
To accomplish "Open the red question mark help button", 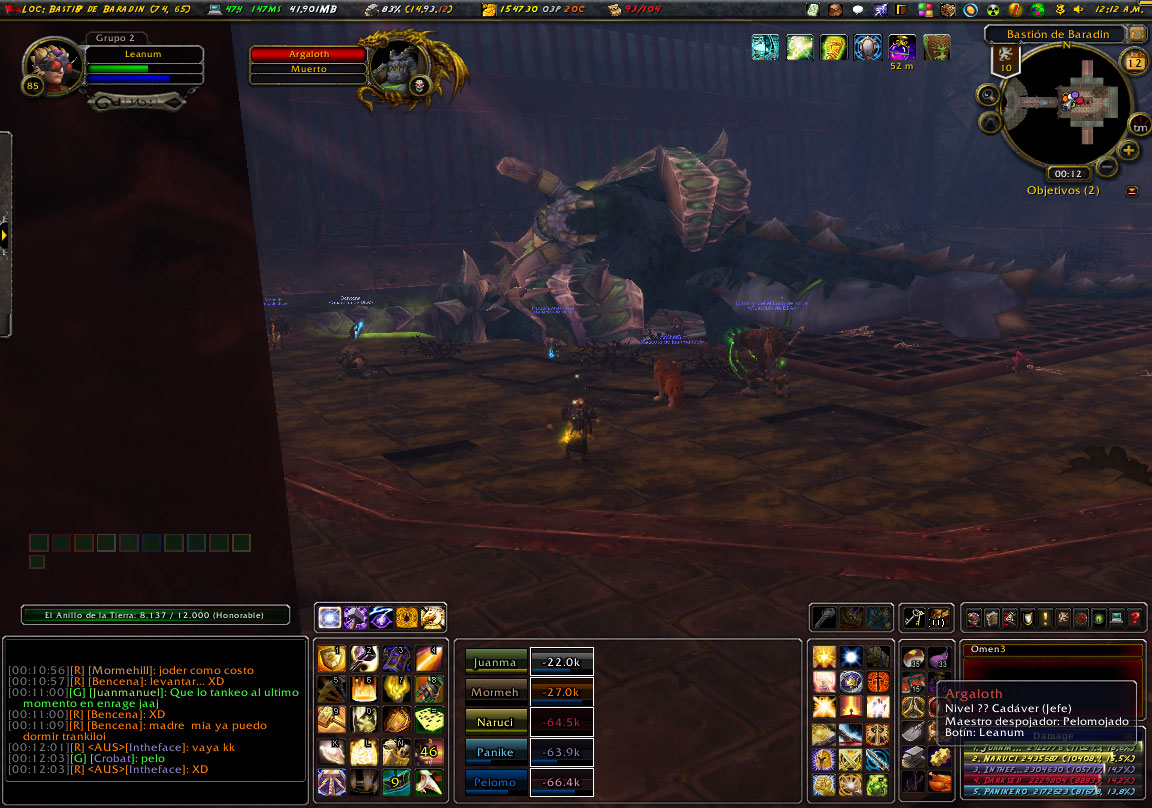I will point(1135,619).
